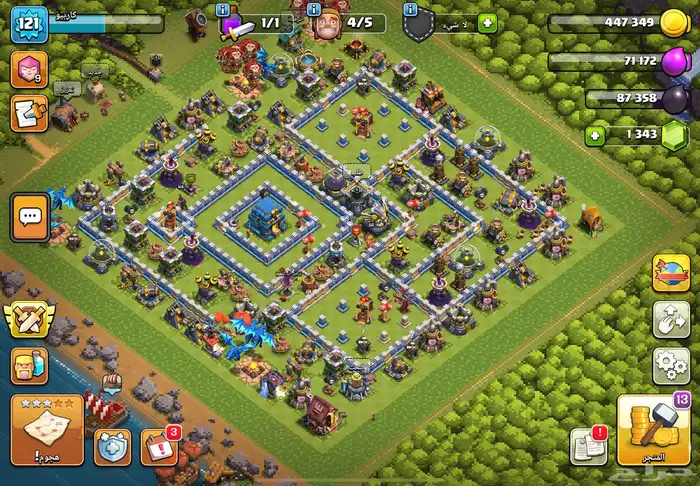Open the pink icon with number 9

point(28,70)
